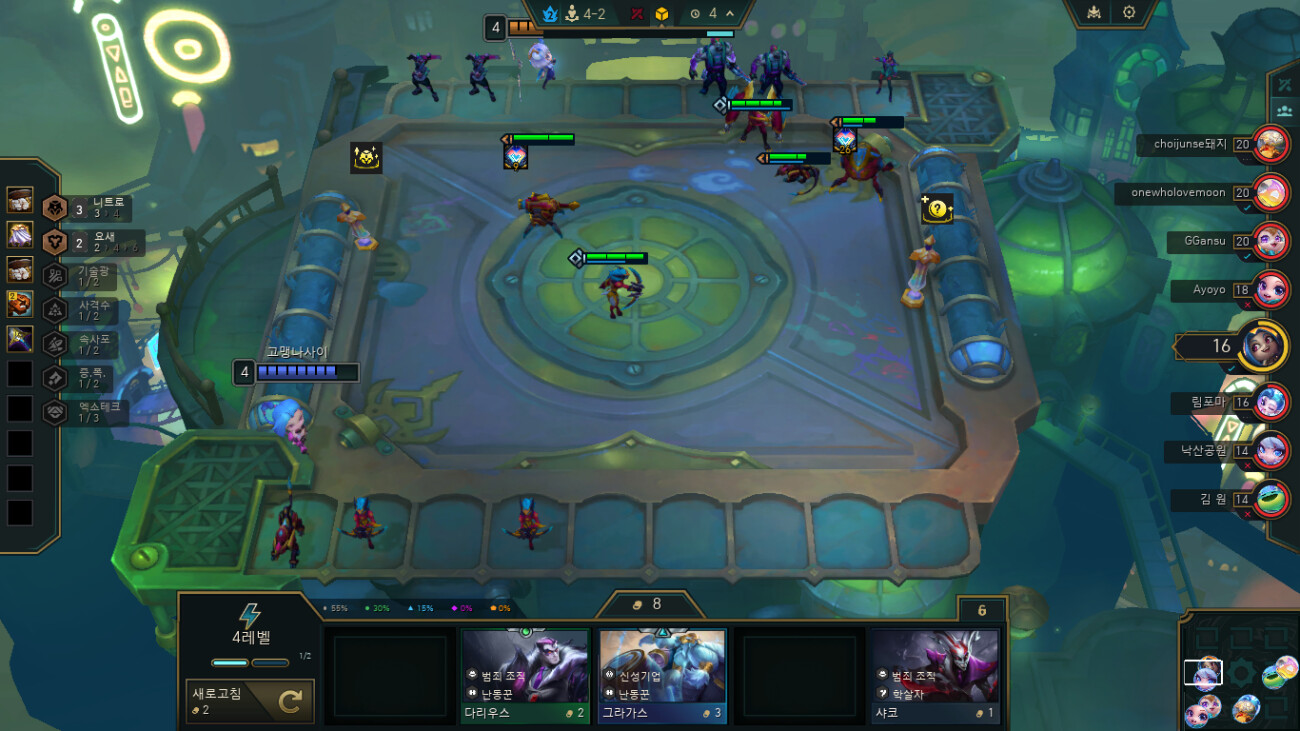1300x731 pixels.
Task: Show the 기술광 trait details
Action: click(x=85, y=277)
